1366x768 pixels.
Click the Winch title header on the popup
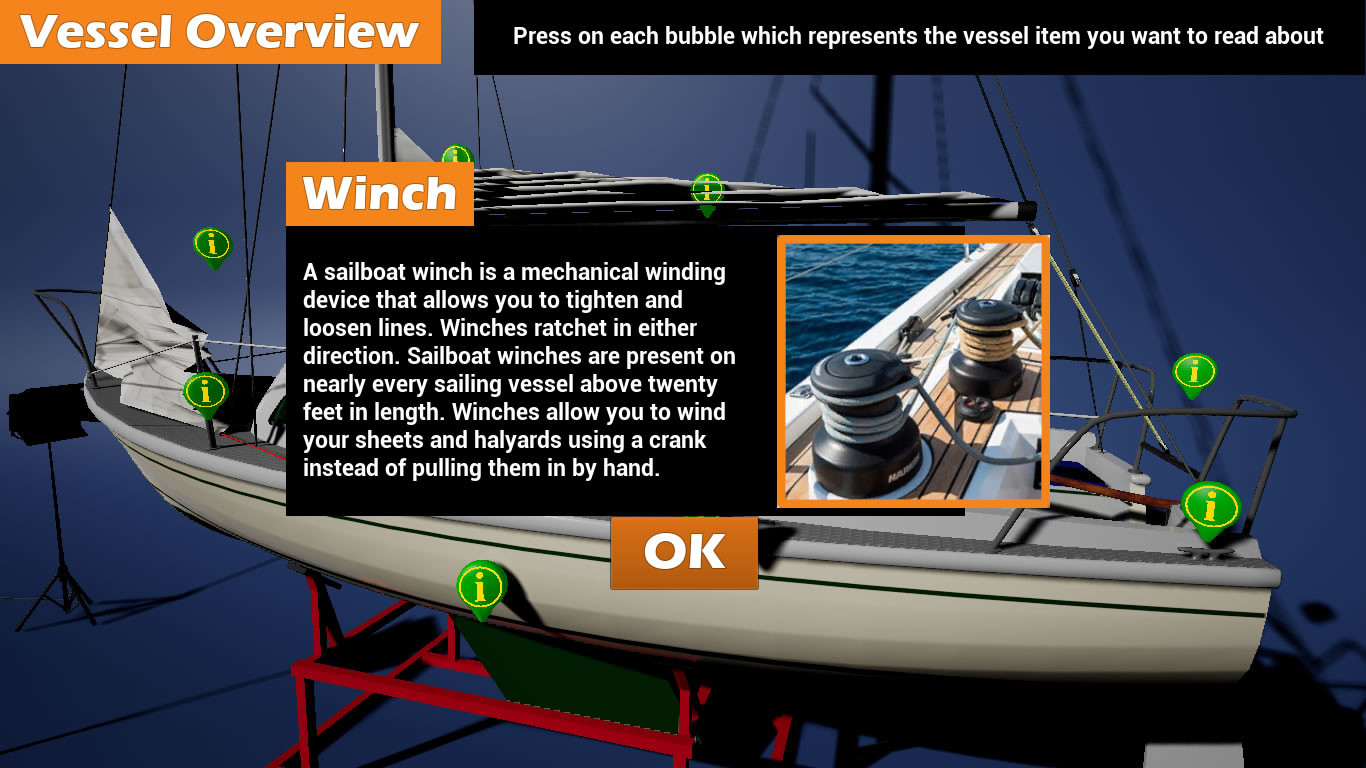380,193
